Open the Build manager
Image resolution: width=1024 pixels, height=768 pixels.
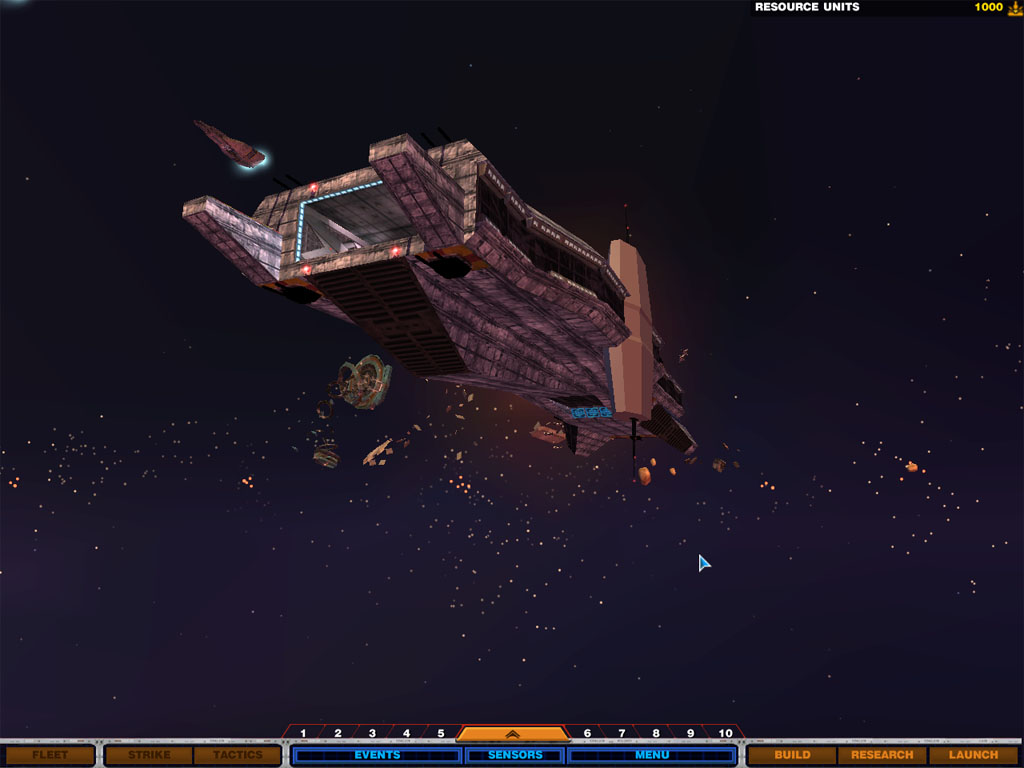coord(792,755)
